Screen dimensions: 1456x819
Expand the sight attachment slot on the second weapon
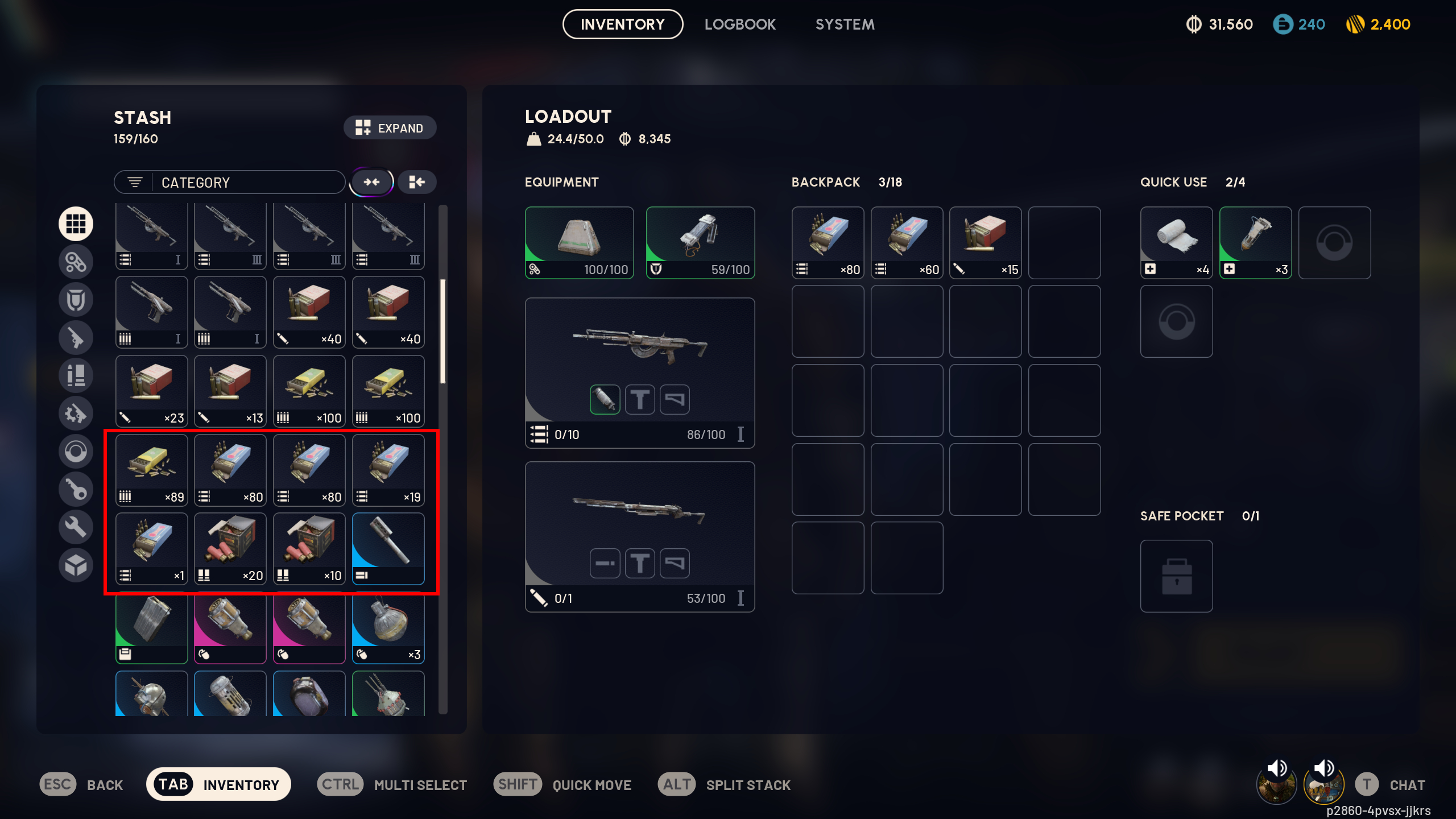pyautogui.click(x=640, y=563)
